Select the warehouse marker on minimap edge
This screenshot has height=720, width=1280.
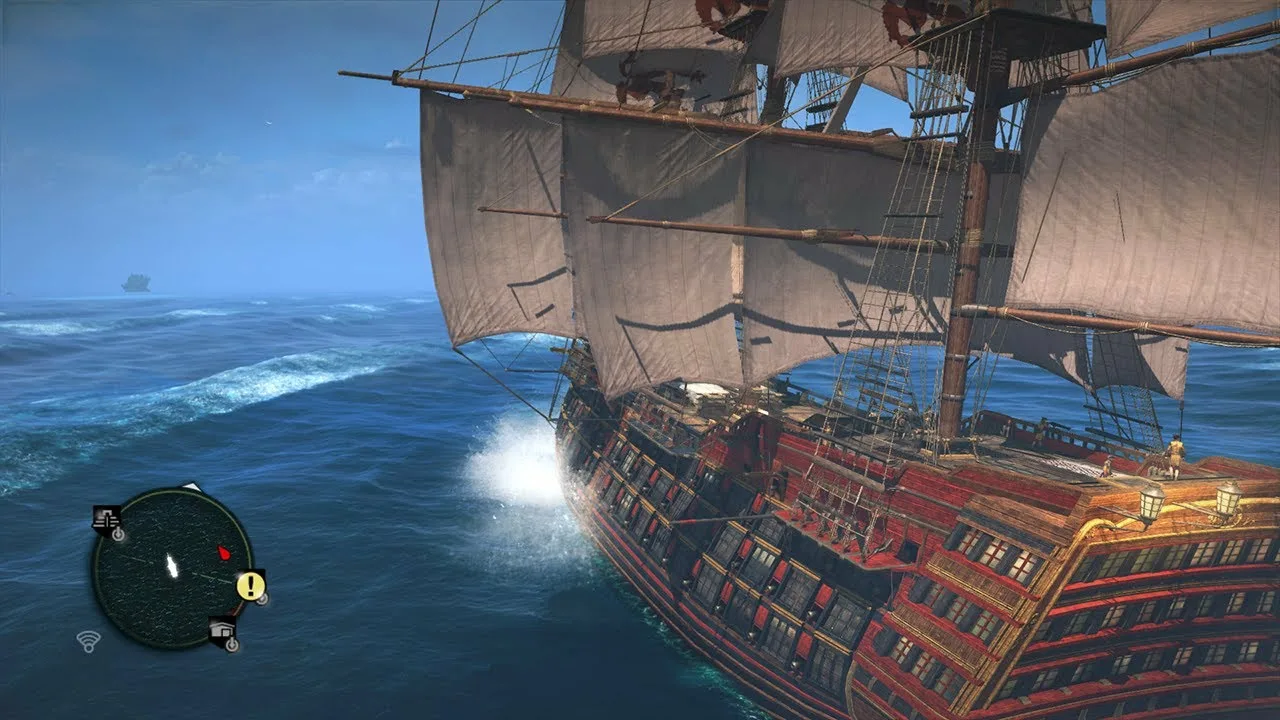(222, 630)
